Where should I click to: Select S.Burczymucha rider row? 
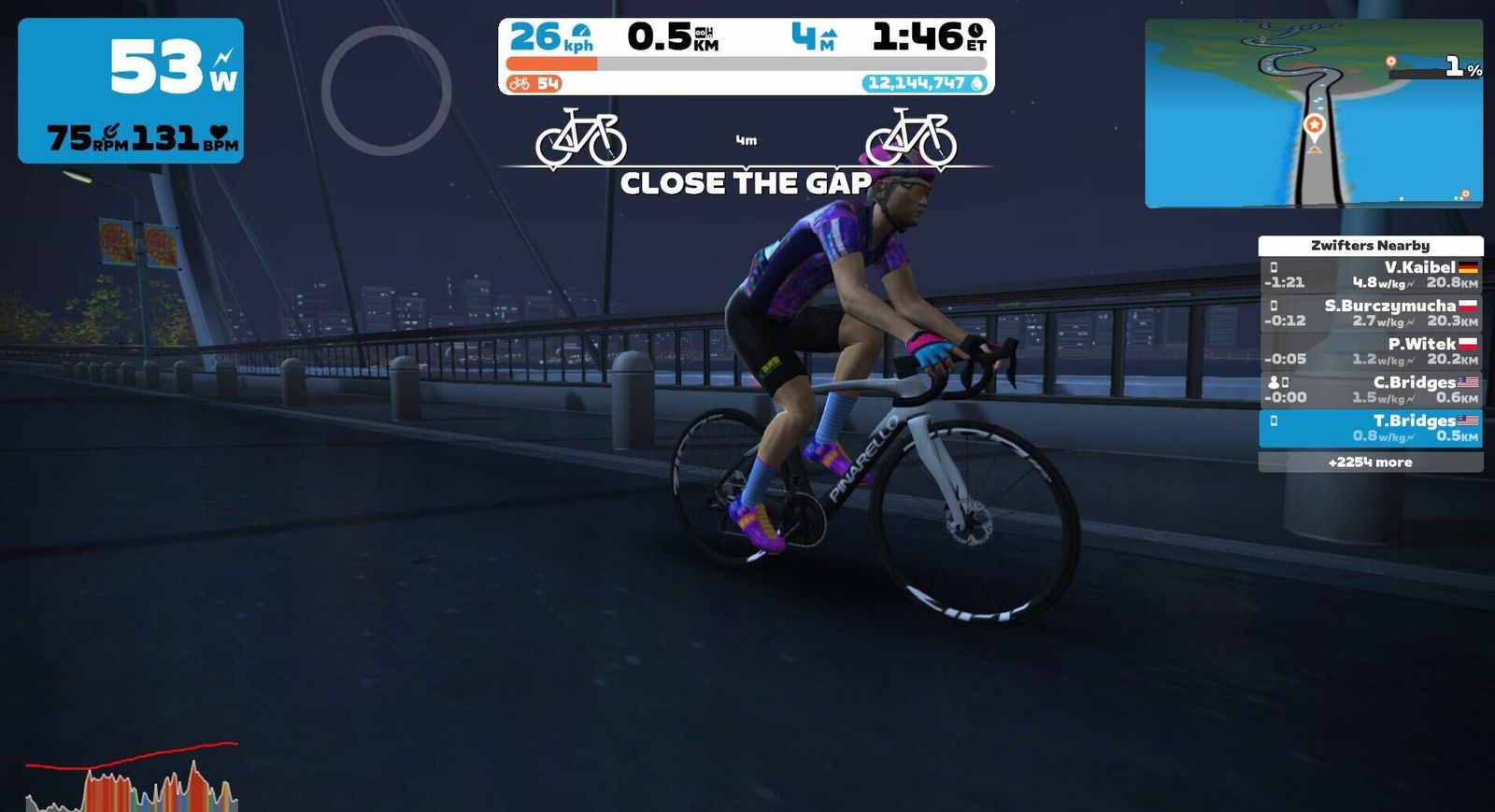pos(1370,313)
